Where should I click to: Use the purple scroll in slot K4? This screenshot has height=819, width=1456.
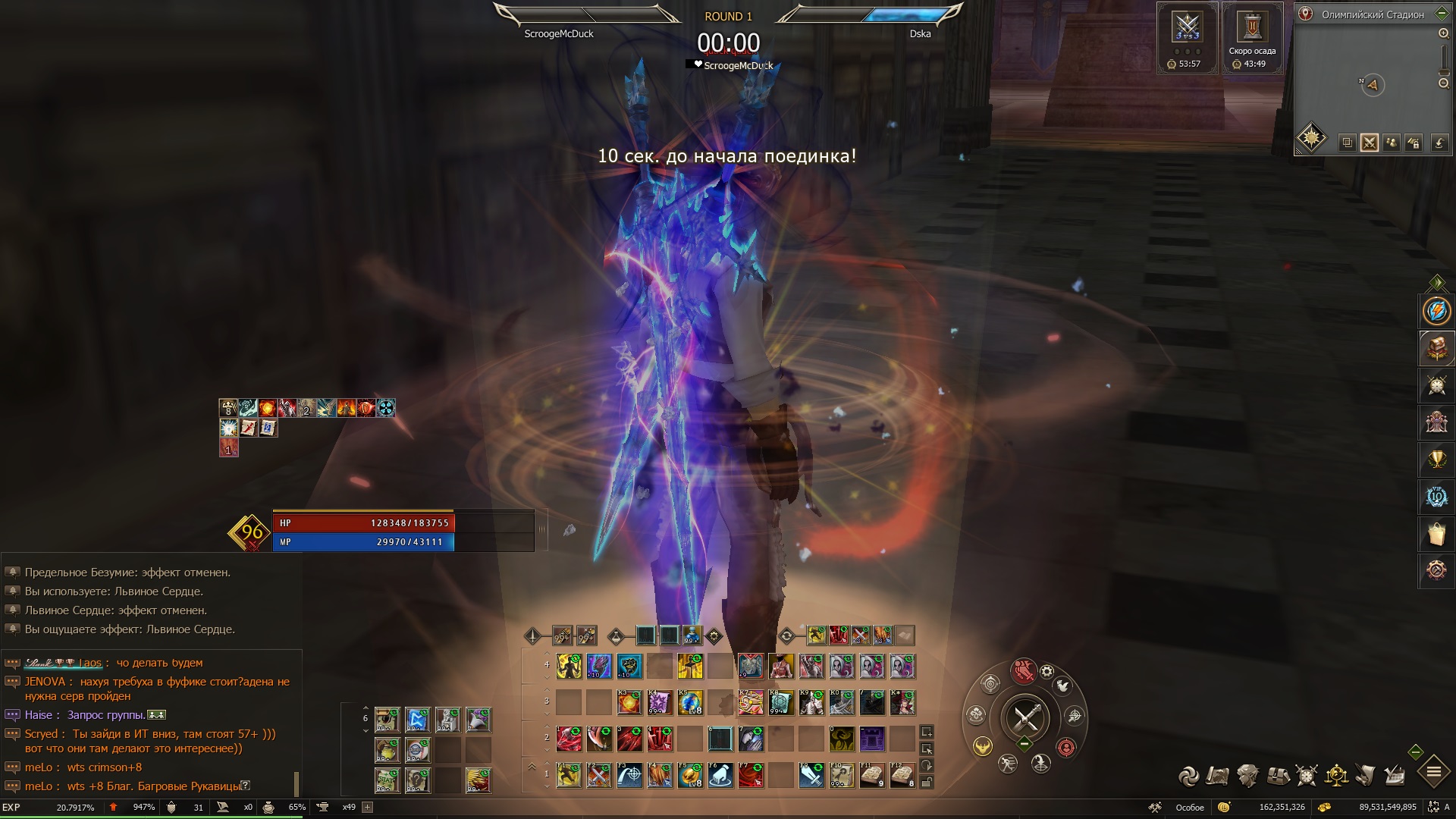point(659,703)
